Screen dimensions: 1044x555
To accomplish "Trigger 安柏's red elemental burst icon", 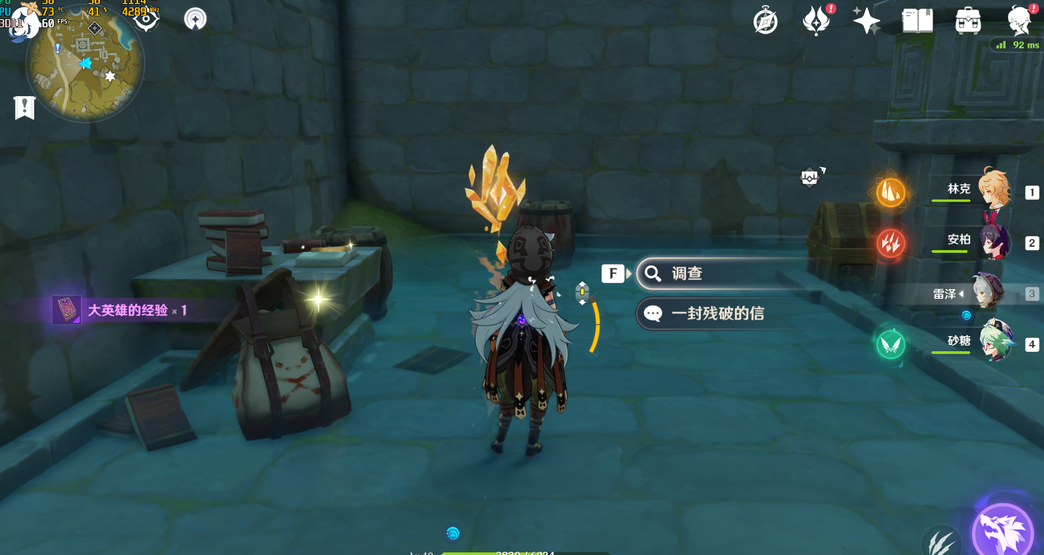I will point(890,243).
